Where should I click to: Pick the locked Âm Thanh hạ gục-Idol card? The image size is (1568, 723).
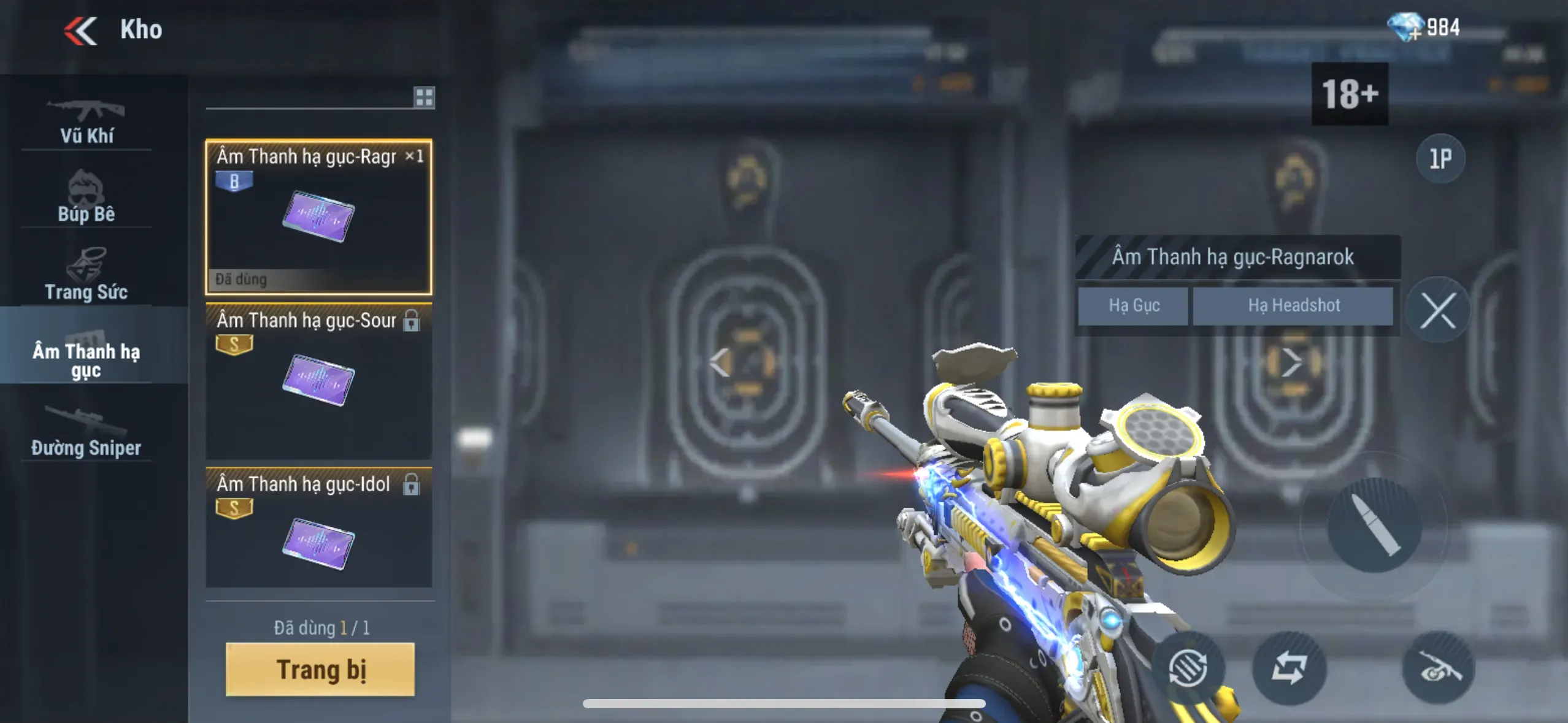318,527
